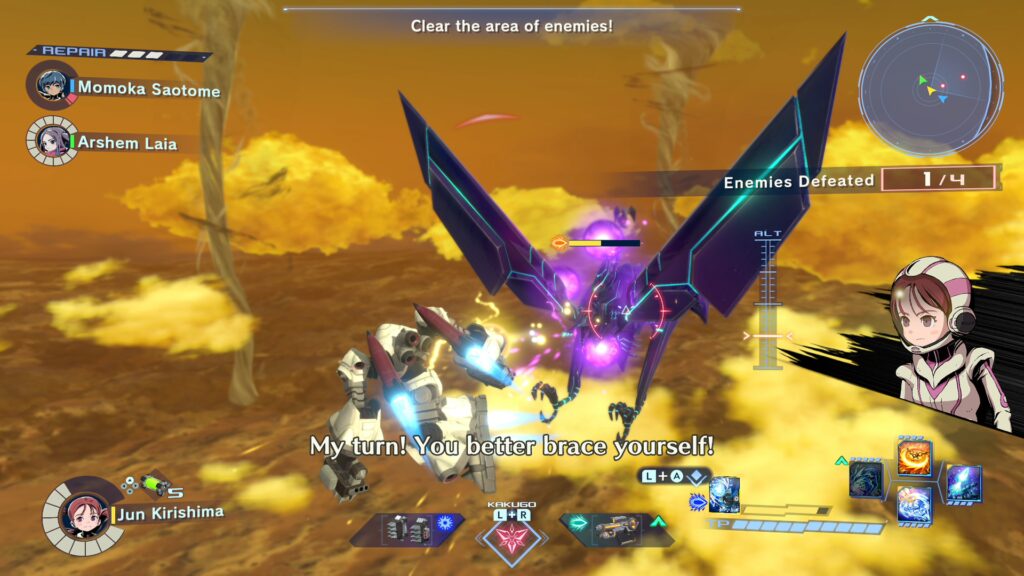Use the light blue burst skill card
This screenshot has height=576, width=1024.
[914, 503]
